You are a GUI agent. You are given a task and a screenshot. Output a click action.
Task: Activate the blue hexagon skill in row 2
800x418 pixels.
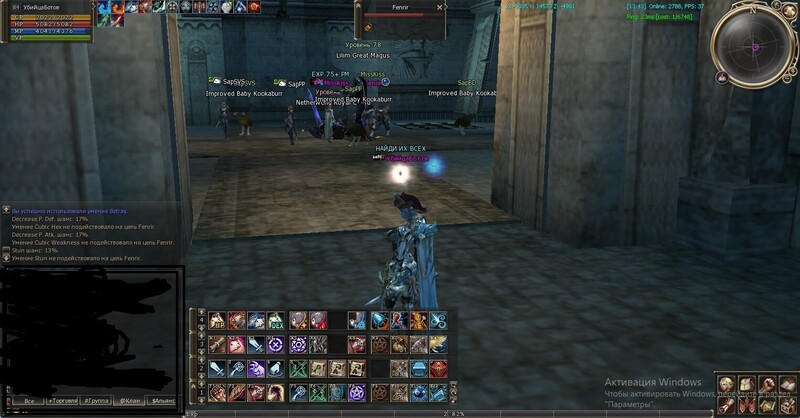(x=419, y=368)
